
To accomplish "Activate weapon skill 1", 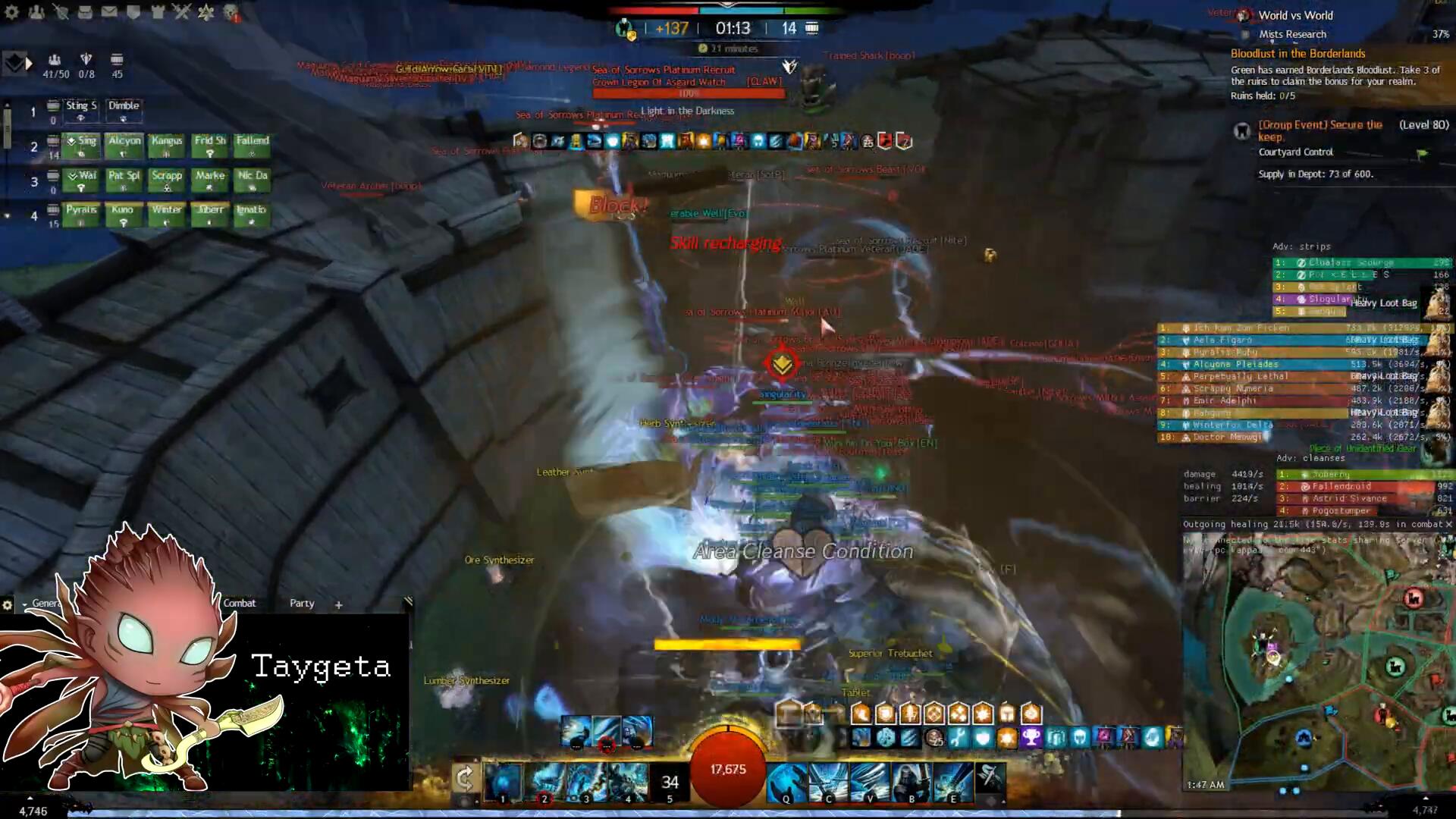I will (504, 782).
